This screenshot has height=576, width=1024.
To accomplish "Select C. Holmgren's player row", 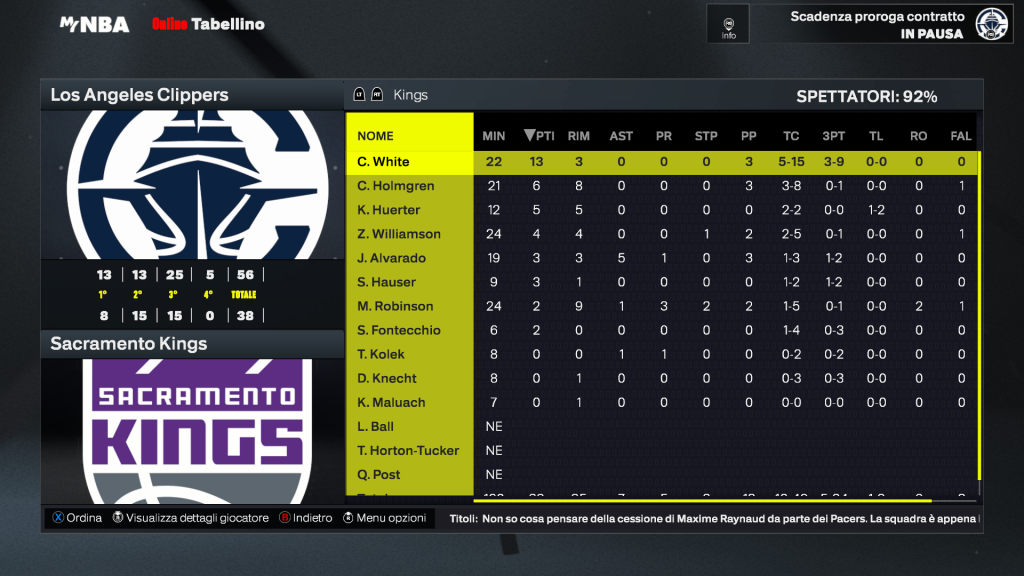I will click(393, 186).
